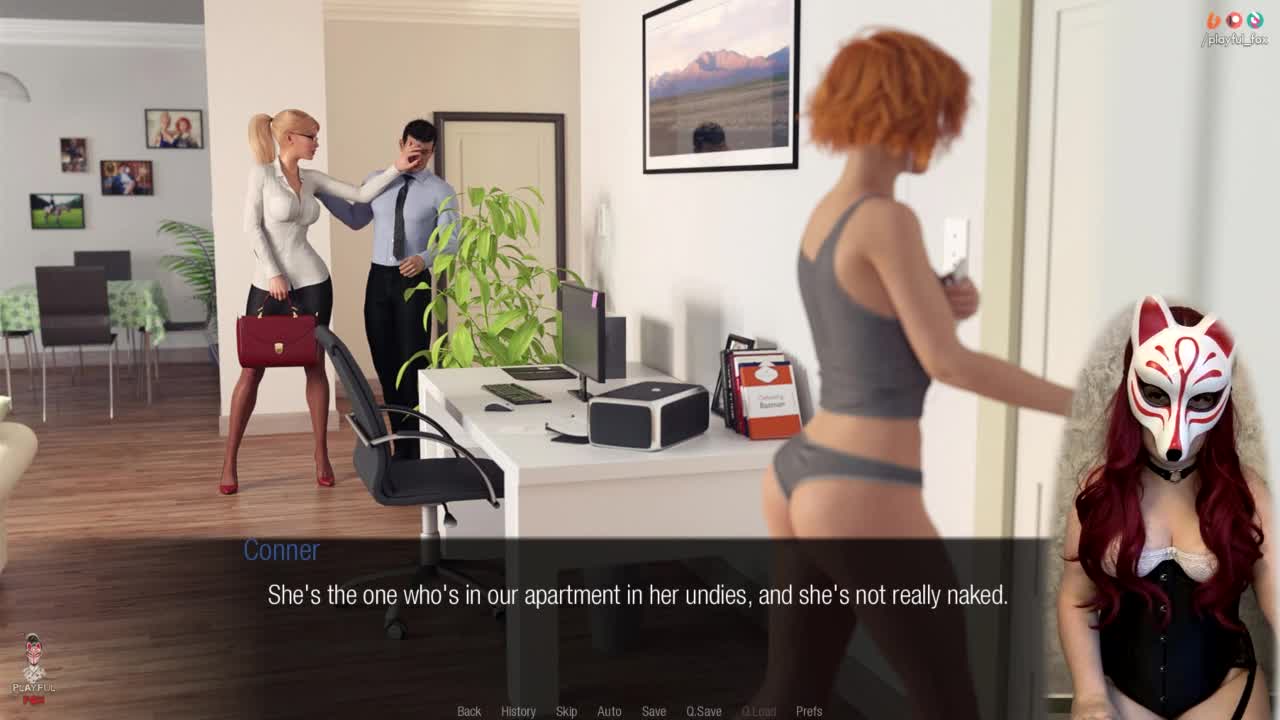Open the Prefs menu
Image resolution: width=1280 pixels, height=720 pixels.
[x=809, y=711]
